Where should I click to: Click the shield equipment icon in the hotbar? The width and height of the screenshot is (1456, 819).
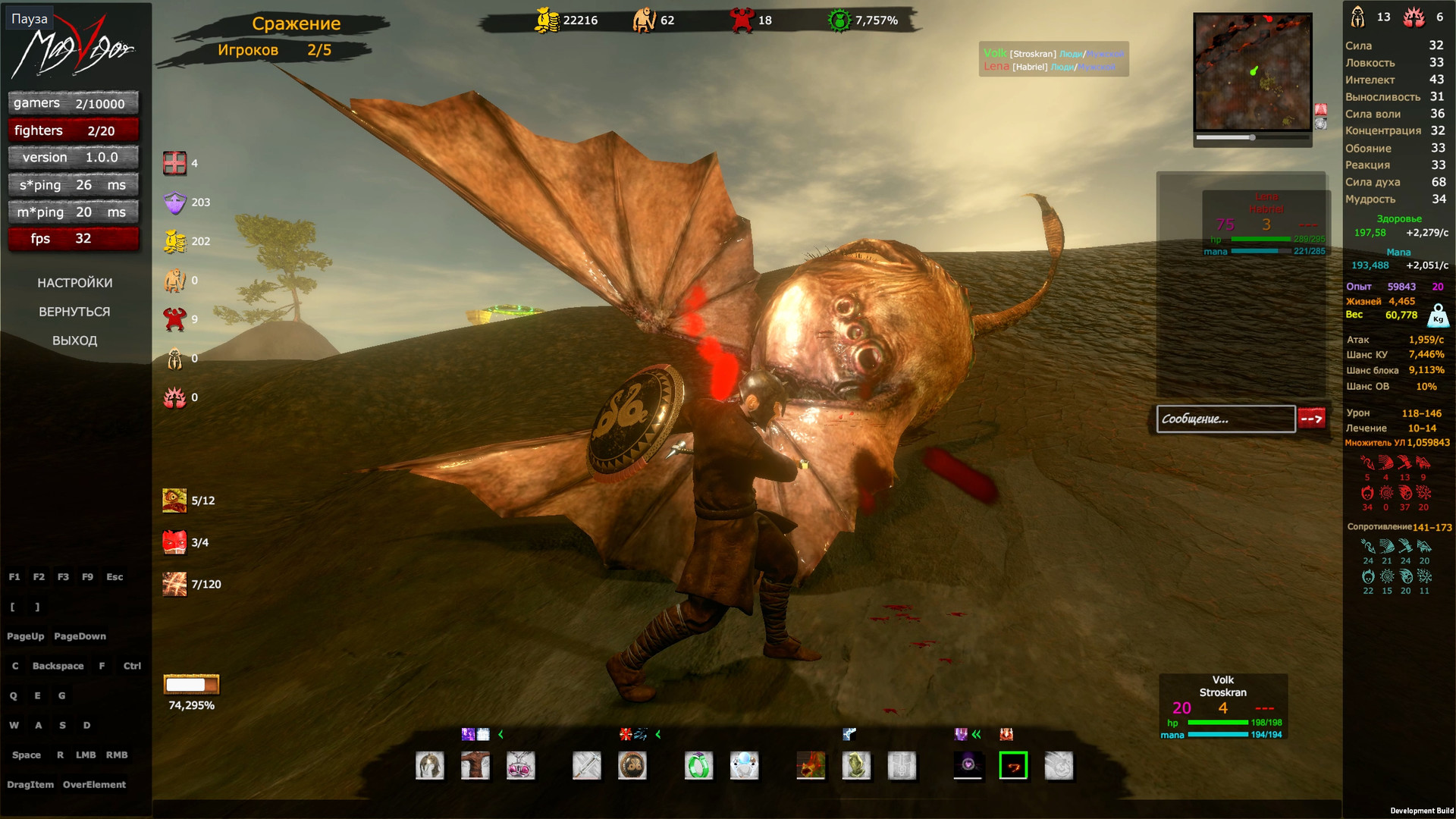pos(632,766)
